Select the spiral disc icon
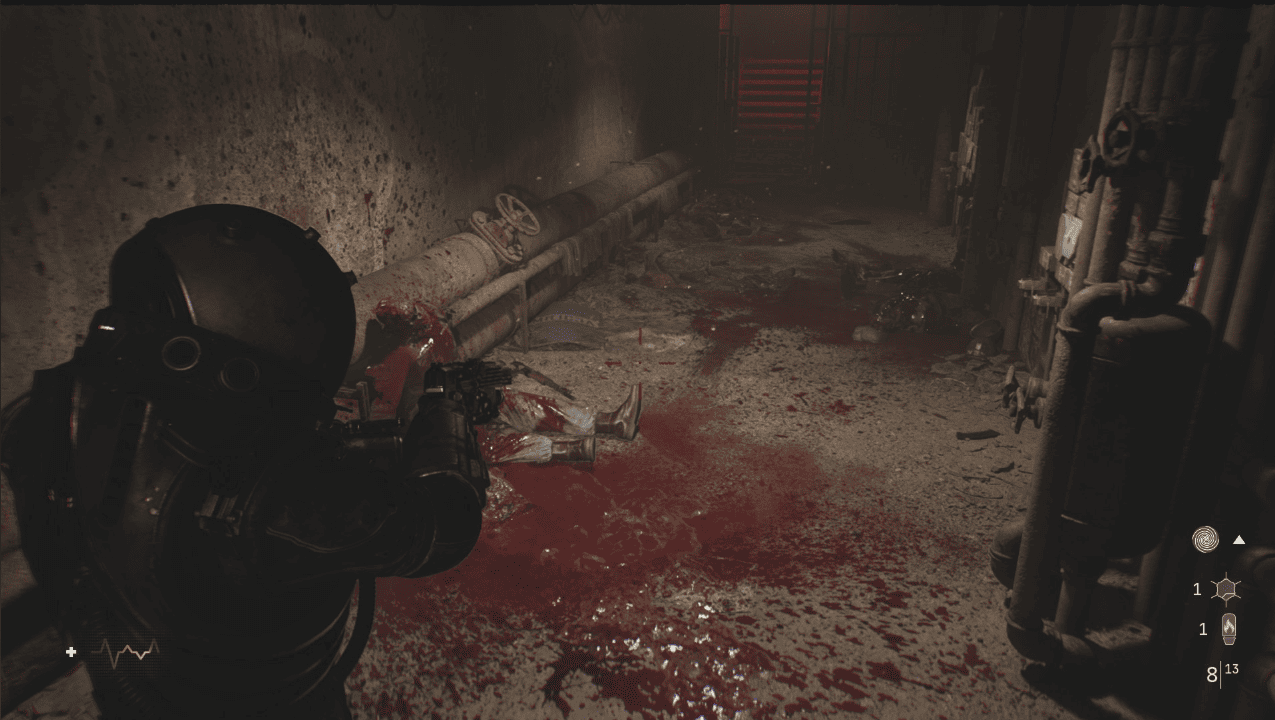This screenshot has width=1275, height=720. (x=1205, y=540)
